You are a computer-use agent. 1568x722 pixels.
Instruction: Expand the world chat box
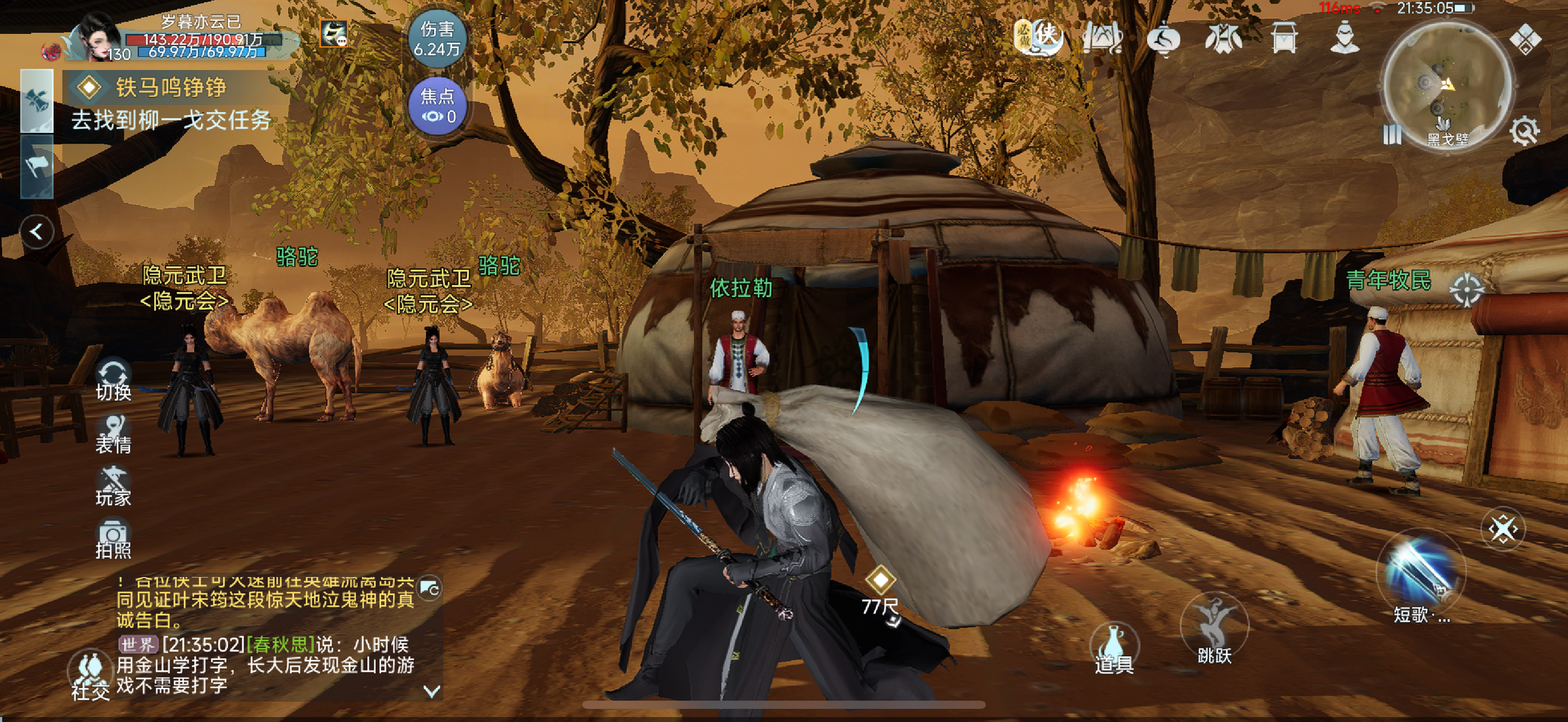431,691
